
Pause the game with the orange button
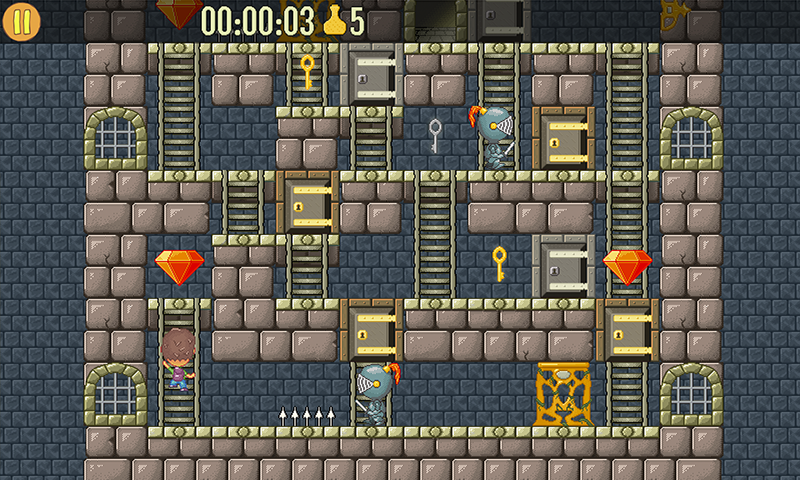[x=21, y=21]
